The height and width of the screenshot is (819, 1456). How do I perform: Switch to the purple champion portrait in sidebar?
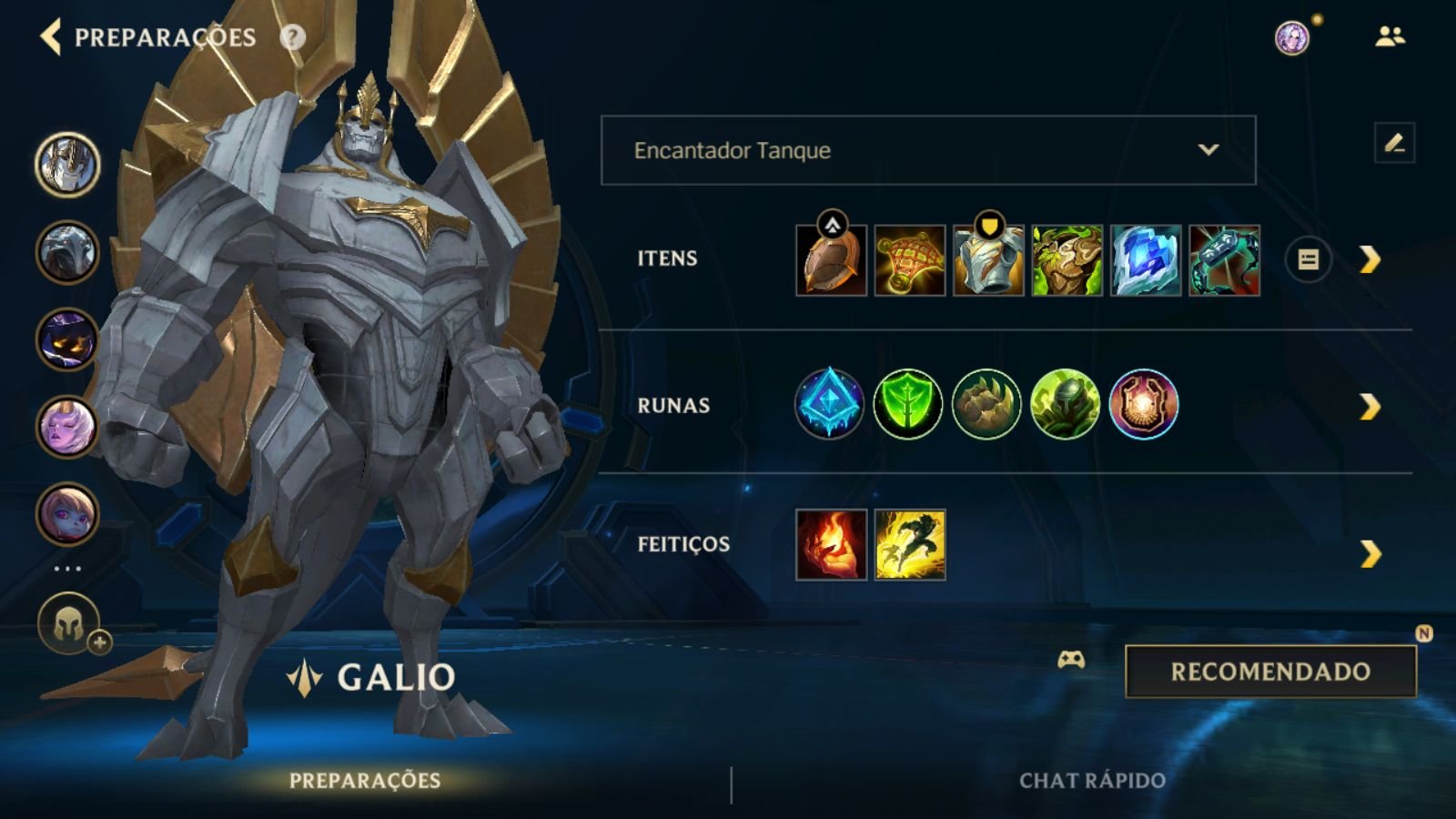click(x=66, y=339)
